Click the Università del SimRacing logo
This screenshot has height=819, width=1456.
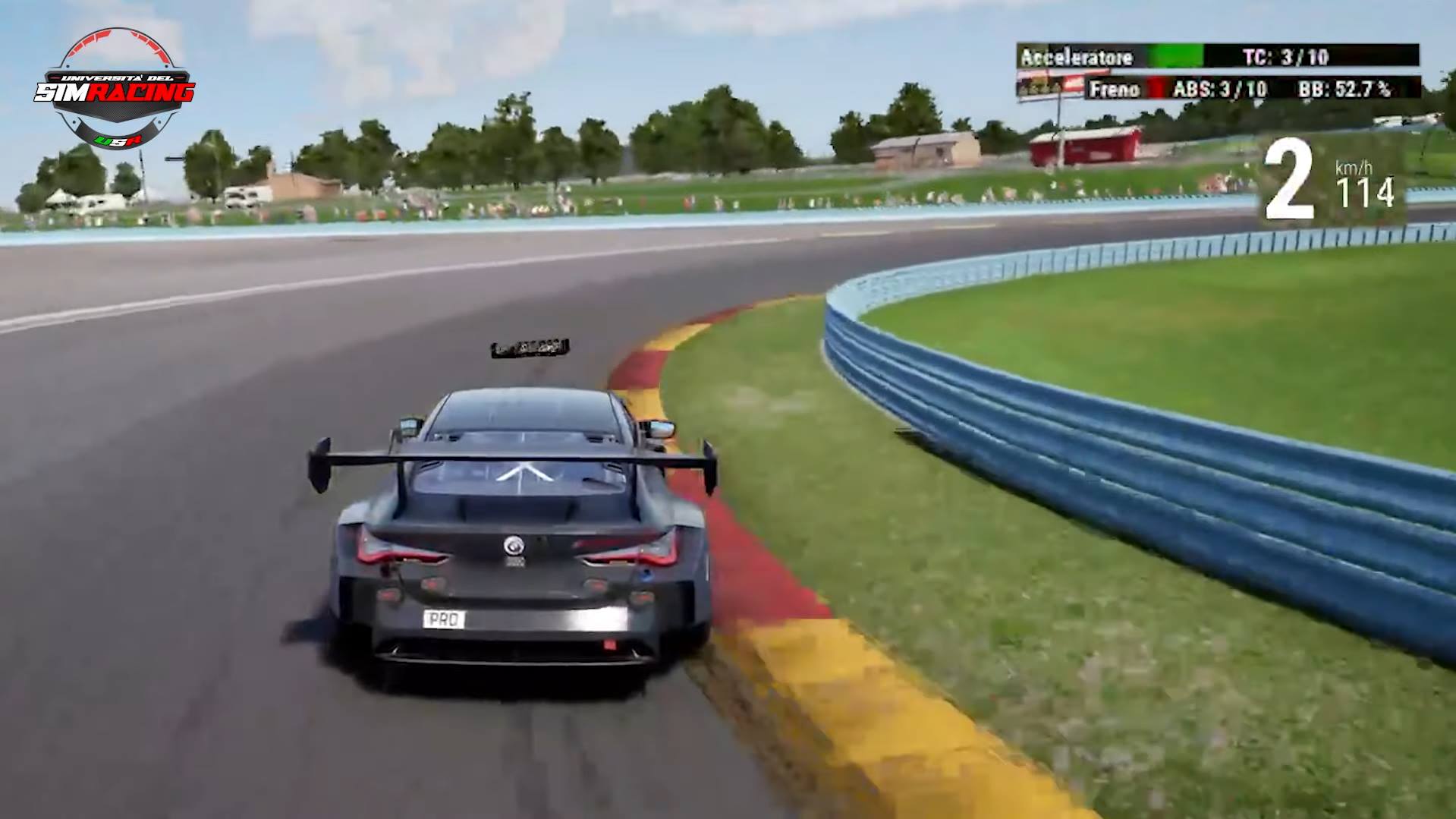[115, 90]
